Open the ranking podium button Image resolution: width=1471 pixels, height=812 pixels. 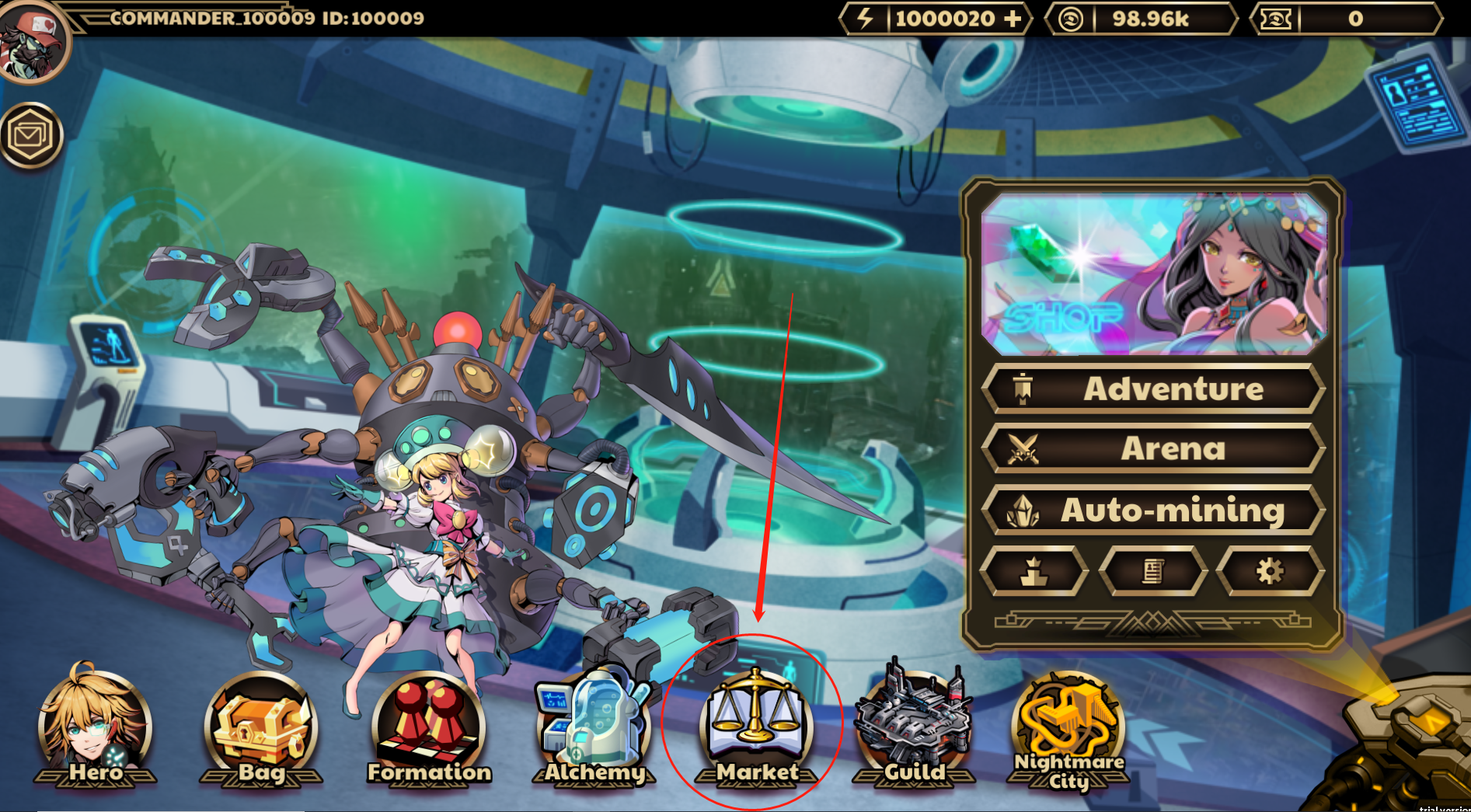click(1034, 572)
